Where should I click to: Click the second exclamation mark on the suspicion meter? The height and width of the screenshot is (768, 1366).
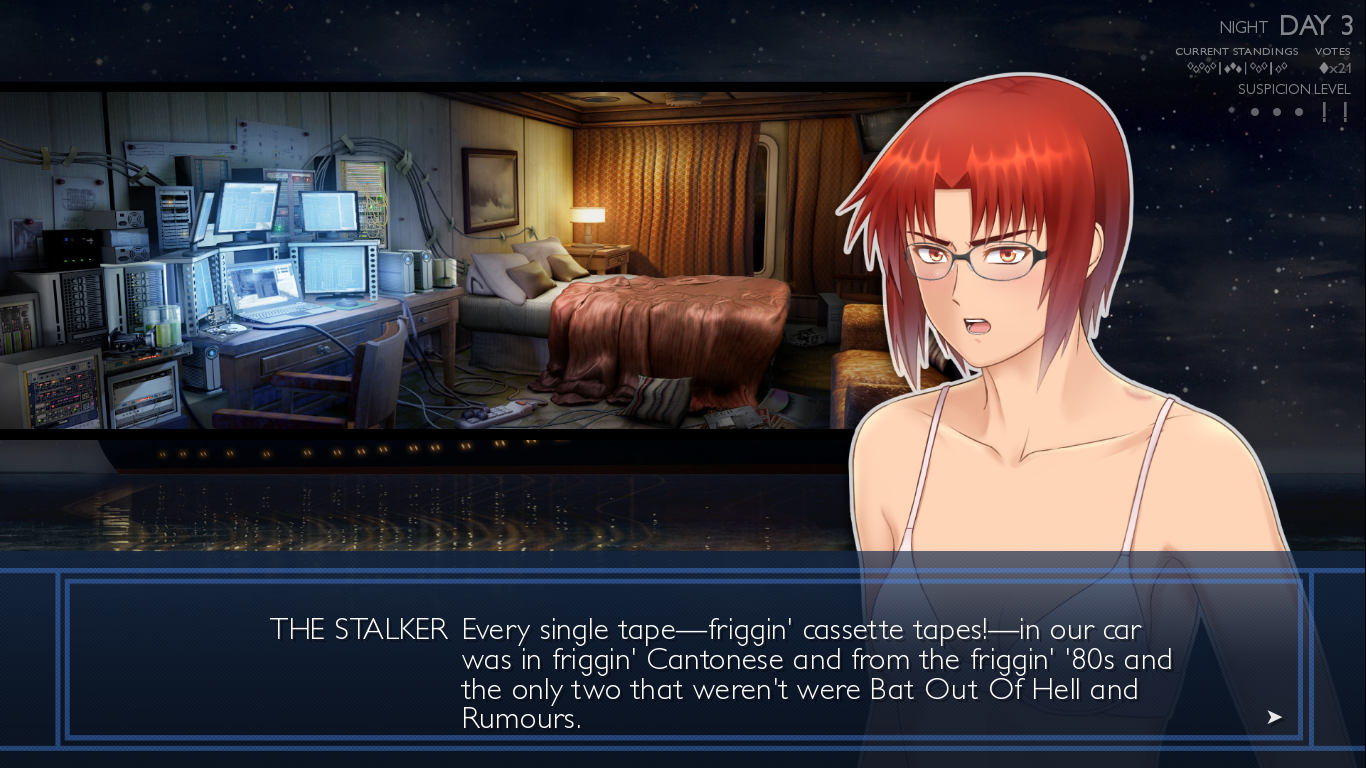click(1345, 110)
